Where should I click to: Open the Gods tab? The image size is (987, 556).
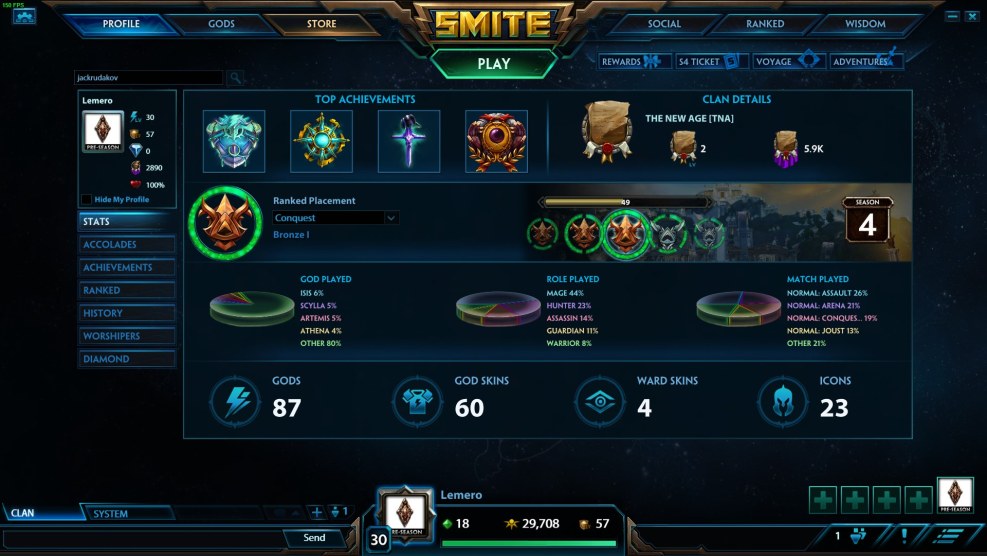tap(221, 24)
